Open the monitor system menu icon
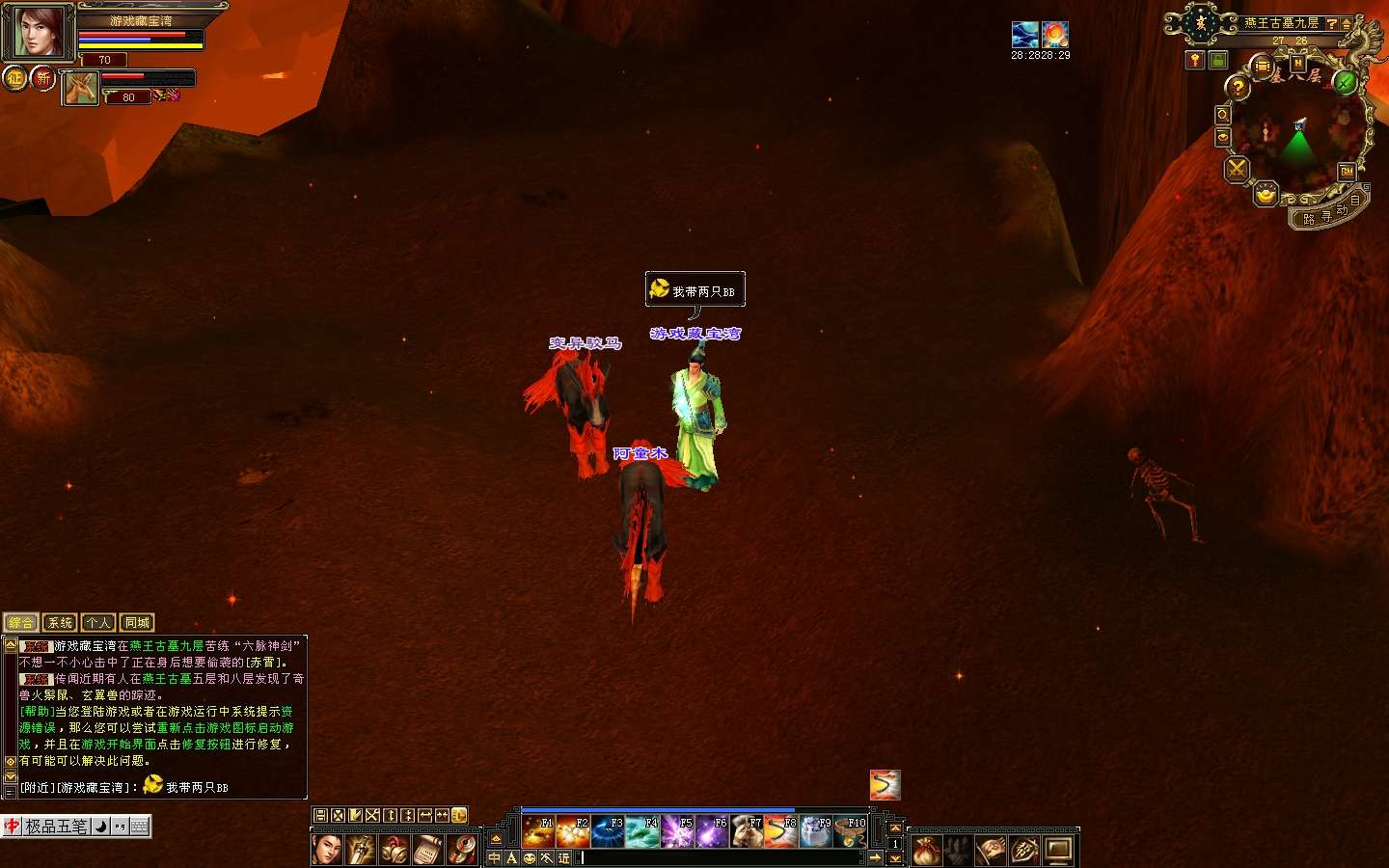 click(x=1058, y=850)
